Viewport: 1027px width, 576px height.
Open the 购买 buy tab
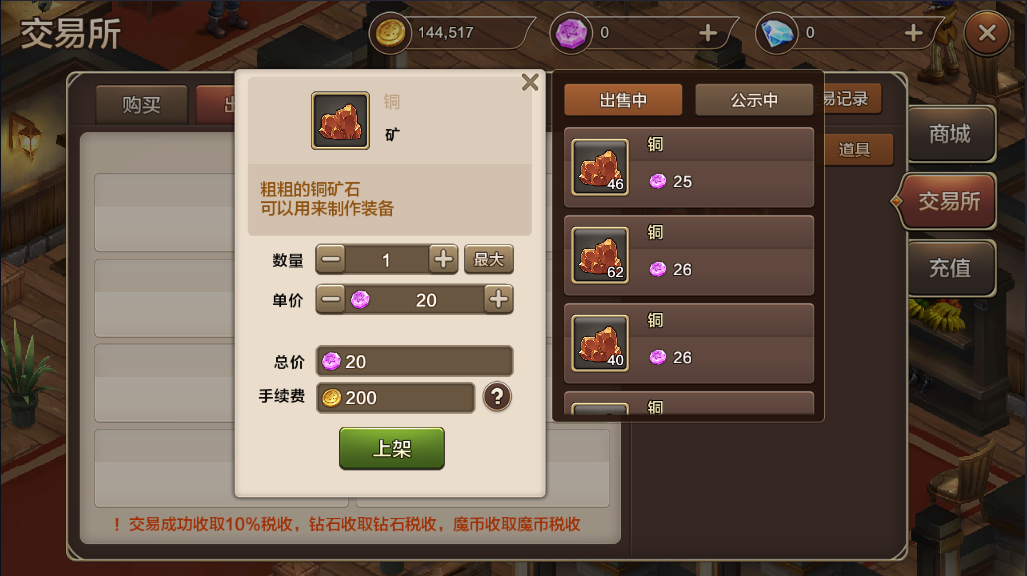(141, 104)
